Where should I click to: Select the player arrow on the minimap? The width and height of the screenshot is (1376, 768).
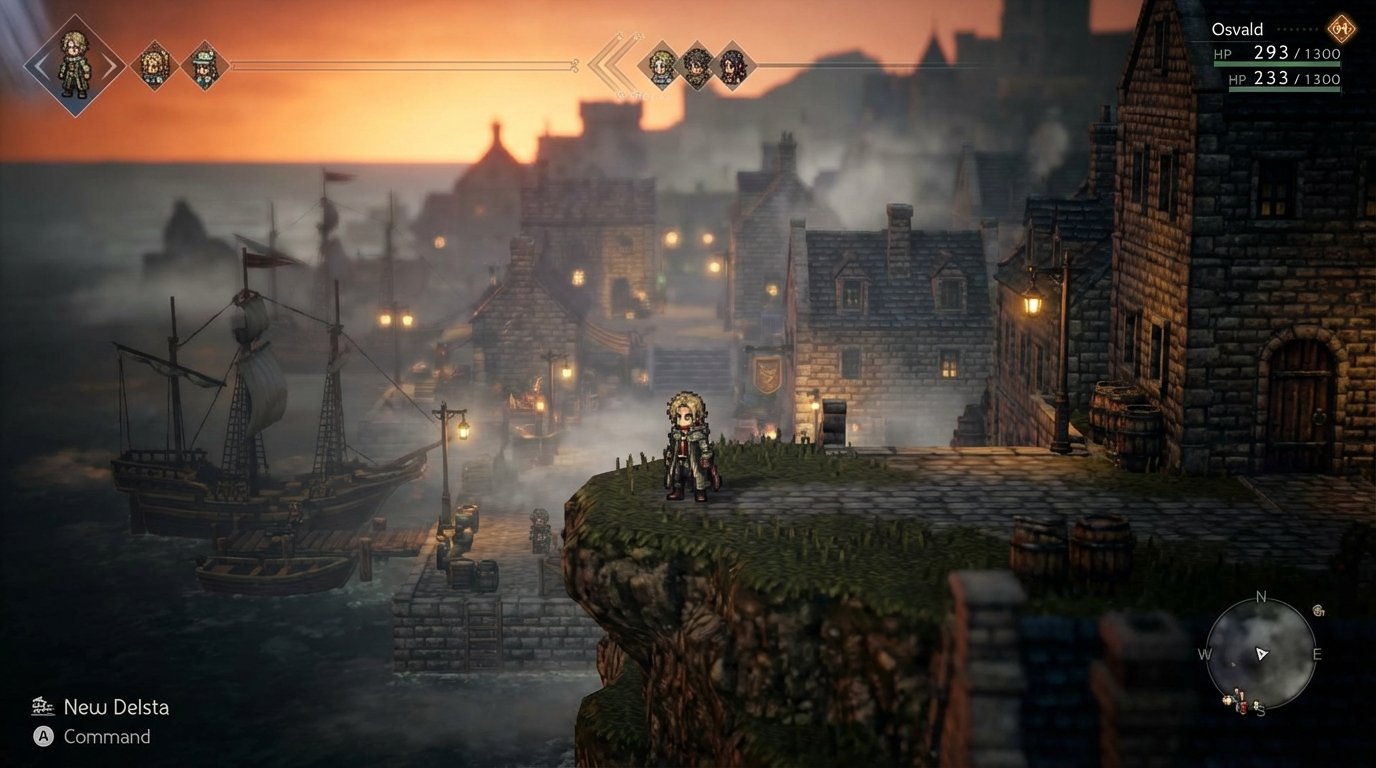pos(1262,653)
